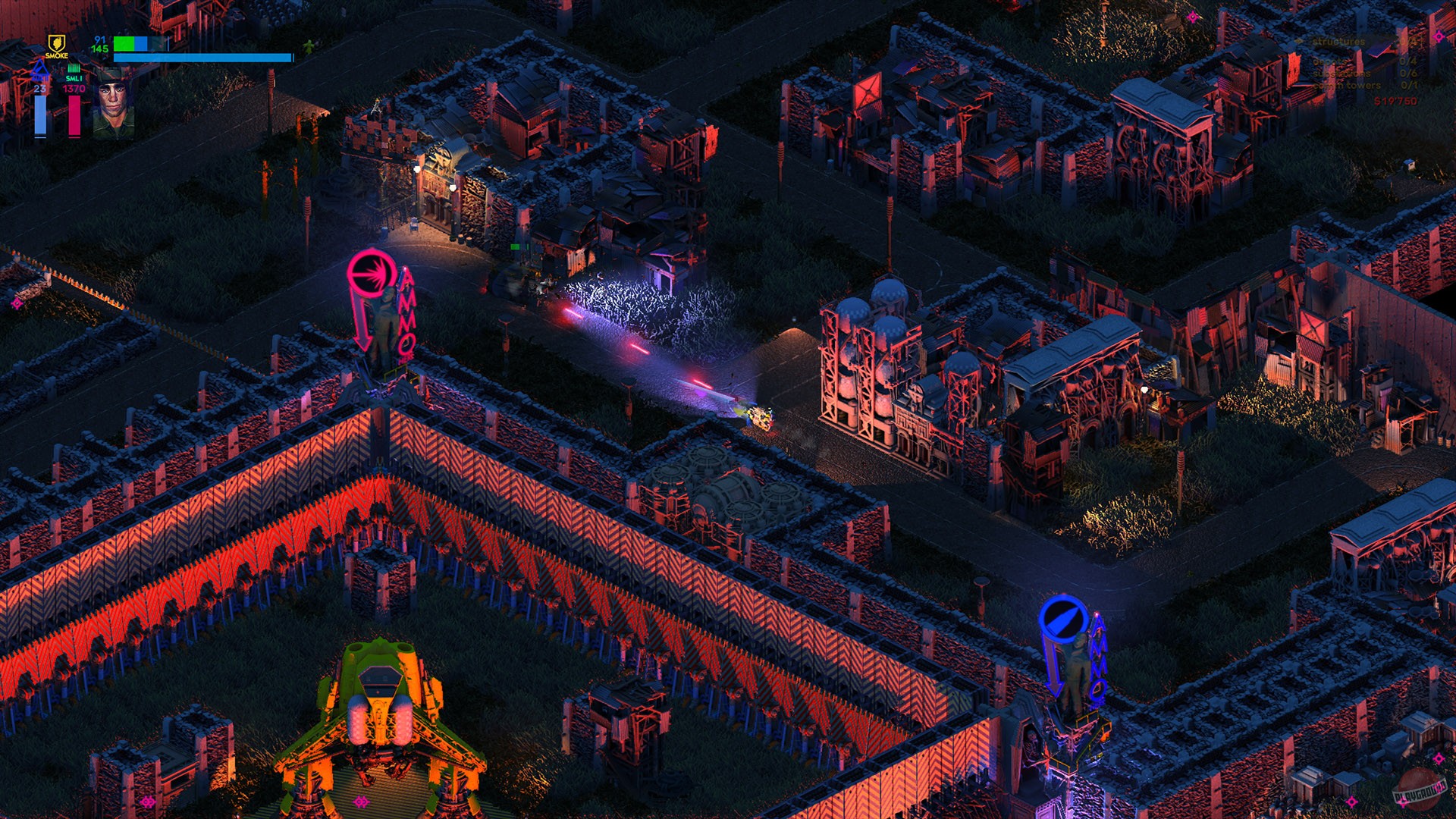Click the yellow SMOKE countermeasure icon
This screenshot has height=819, width=1456.
point(58,43)
